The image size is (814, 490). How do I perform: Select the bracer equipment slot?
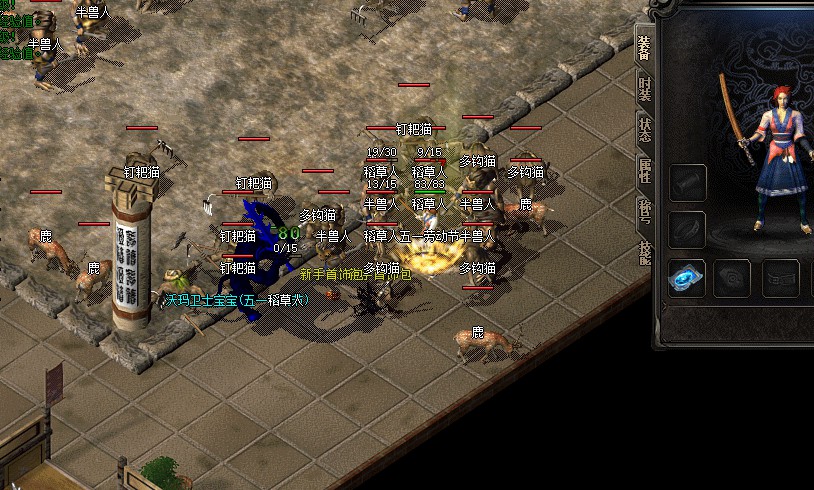pyautogui.click(x=688, y=184)
